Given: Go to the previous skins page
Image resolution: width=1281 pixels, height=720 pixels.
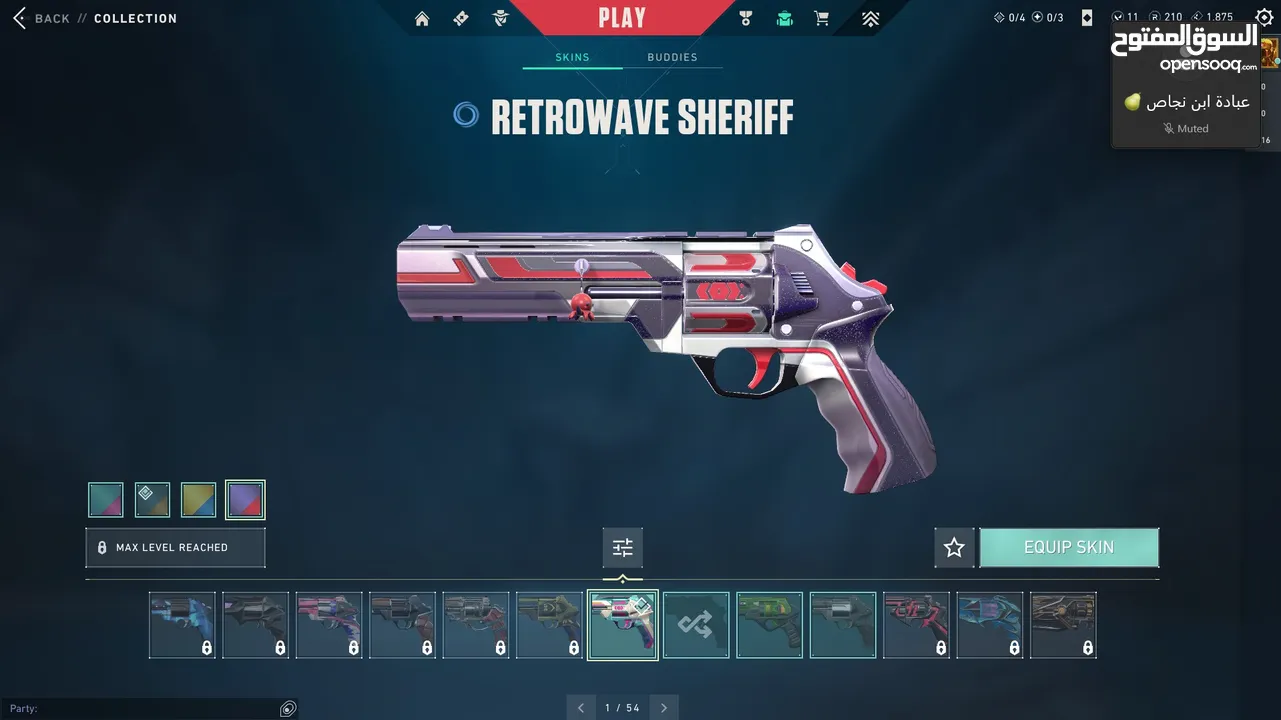Looking at the screenshot, I should pos(581,708).
